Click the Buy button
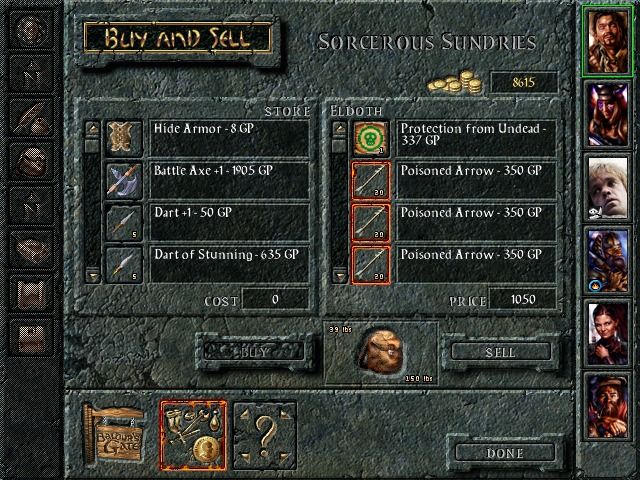 coord(249,352)
